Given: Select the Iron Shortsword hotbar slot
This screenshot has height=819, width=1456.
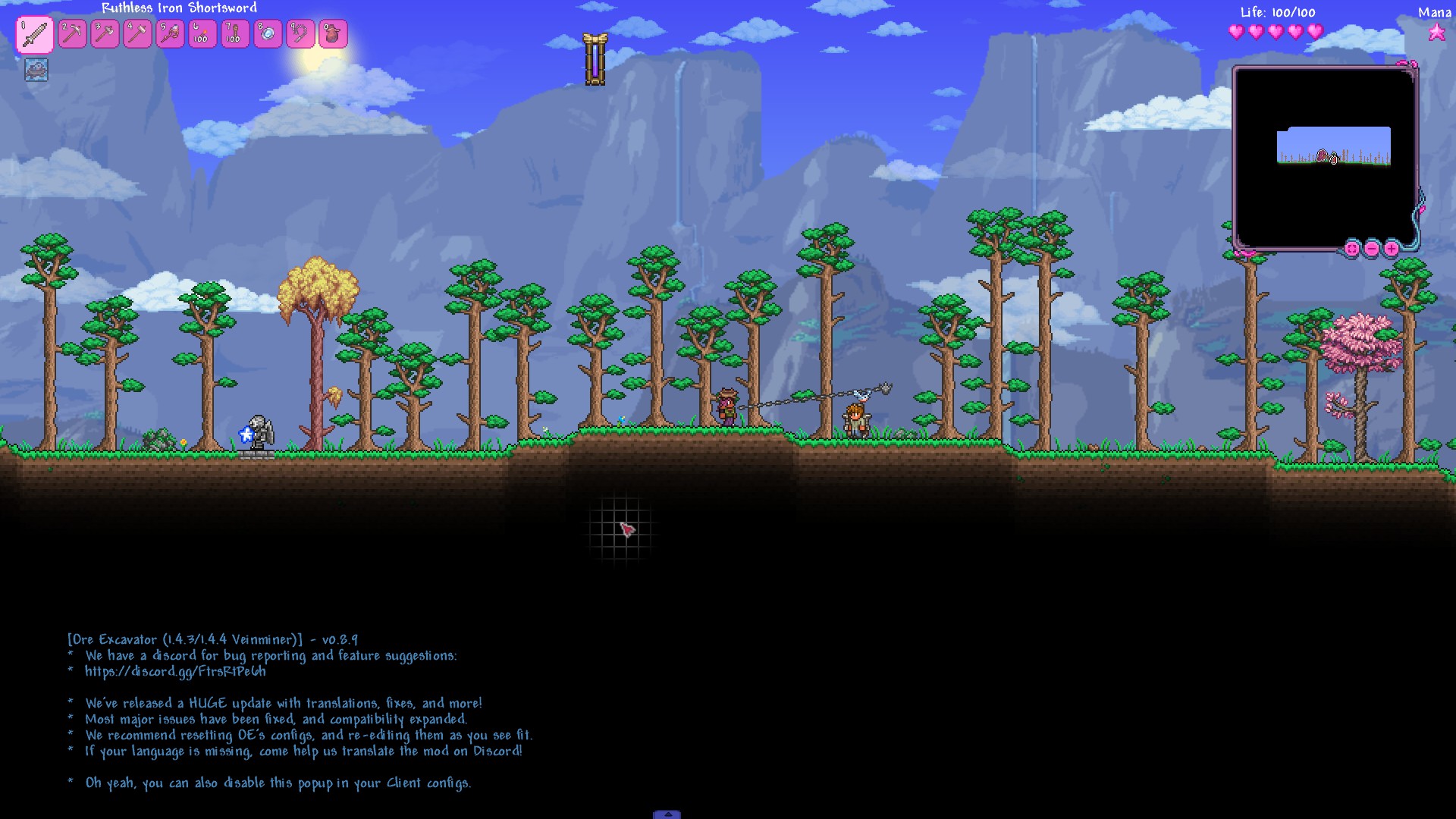Looking at the screenshot, I should coord(35,34).
